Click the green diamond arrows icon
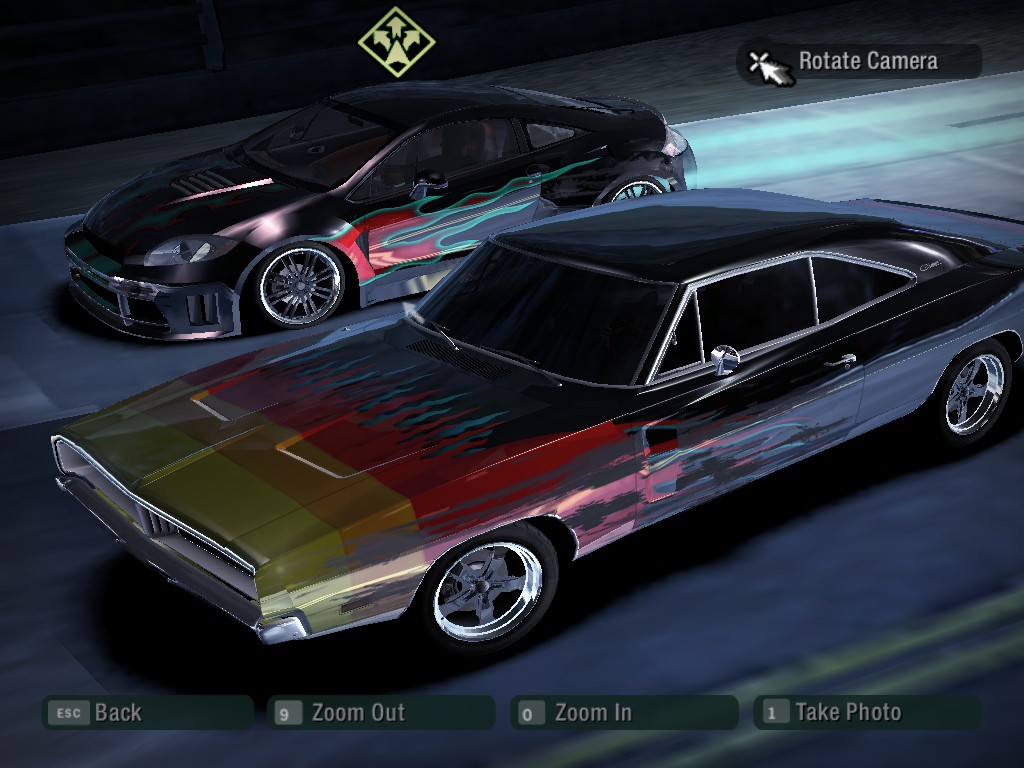 [x=396, y=41]
